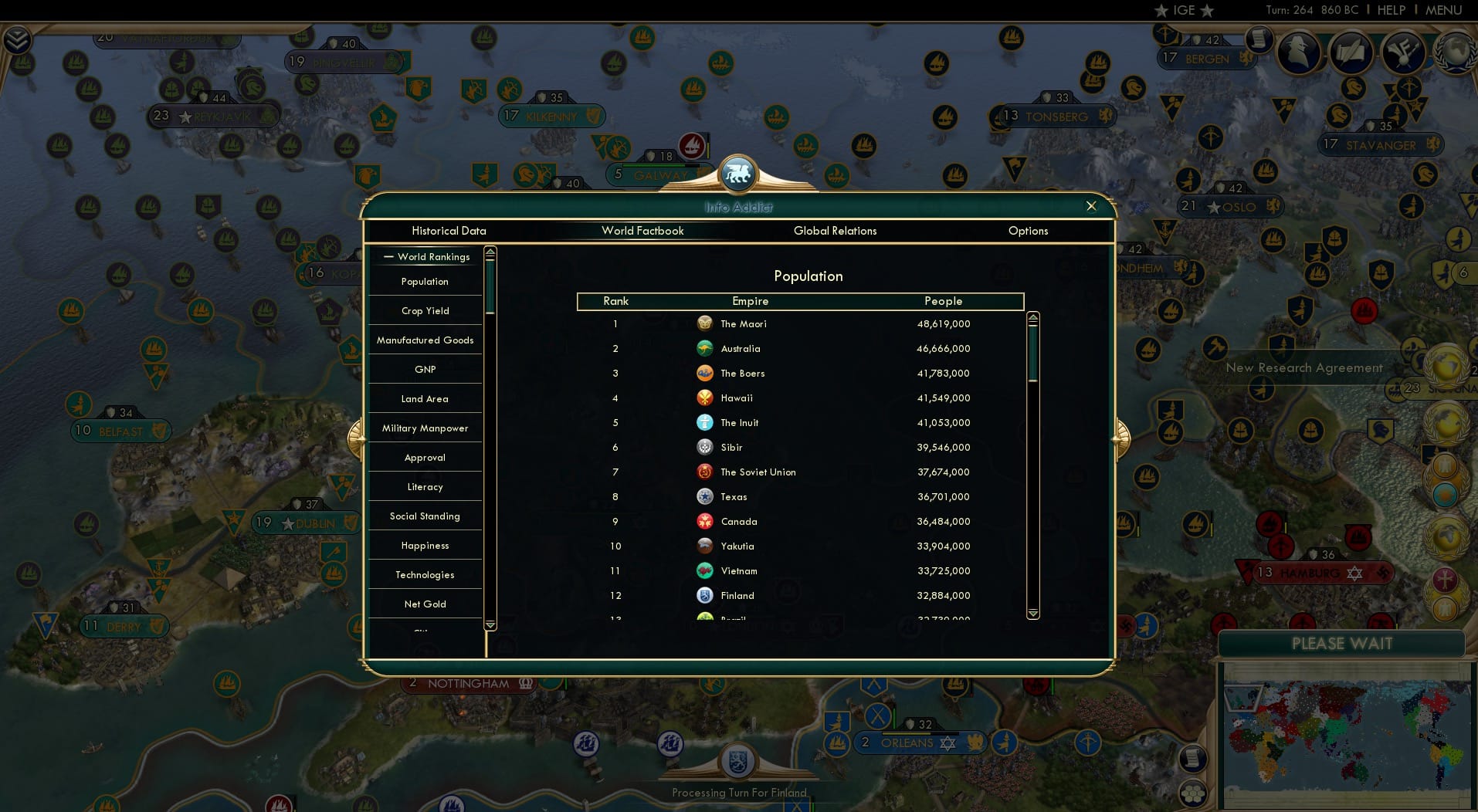
Task: Open the Net Gold rankings
Action: point(424,604)
